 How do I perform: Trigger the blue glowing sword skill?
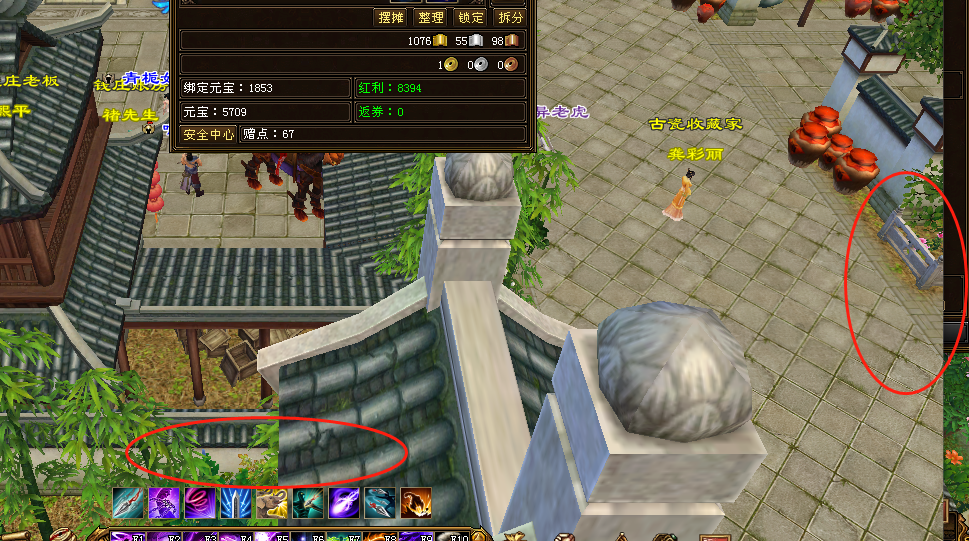coord(235,503)
